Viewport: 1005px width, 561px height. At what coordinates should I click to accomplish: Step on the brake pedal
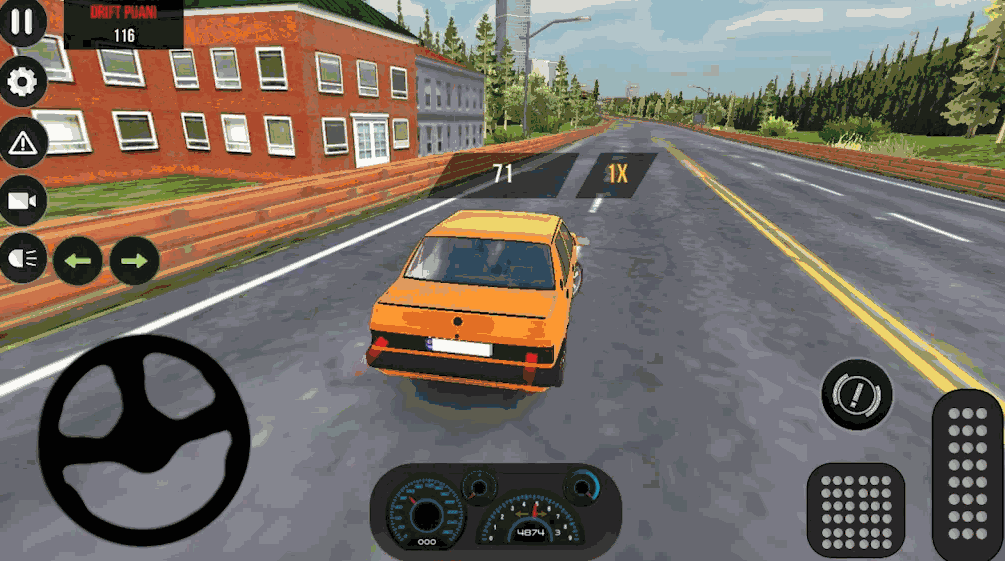click(856, 509)
